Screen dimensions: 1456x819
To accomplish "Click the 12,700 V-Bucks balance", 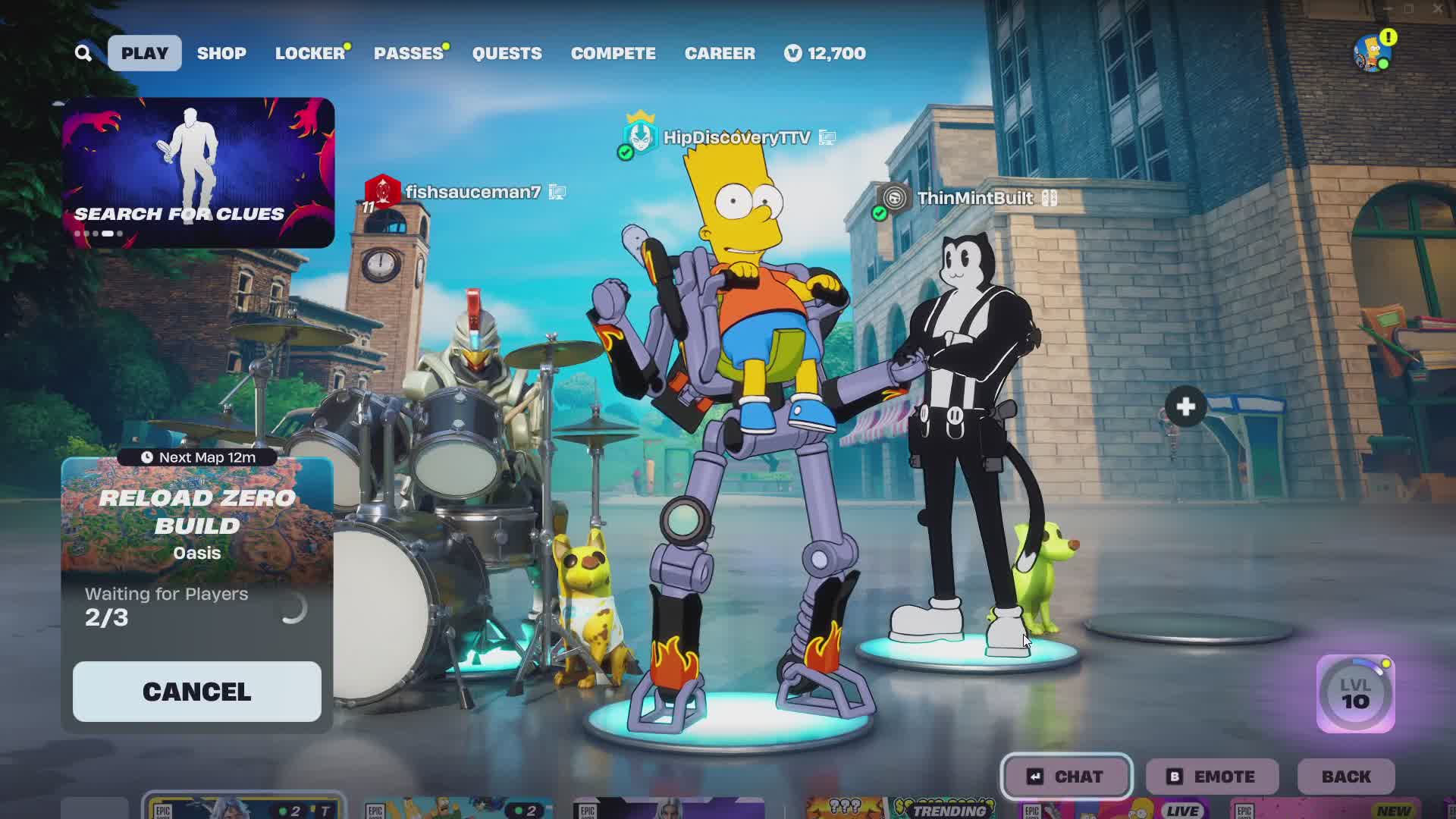I will [825, 53].
